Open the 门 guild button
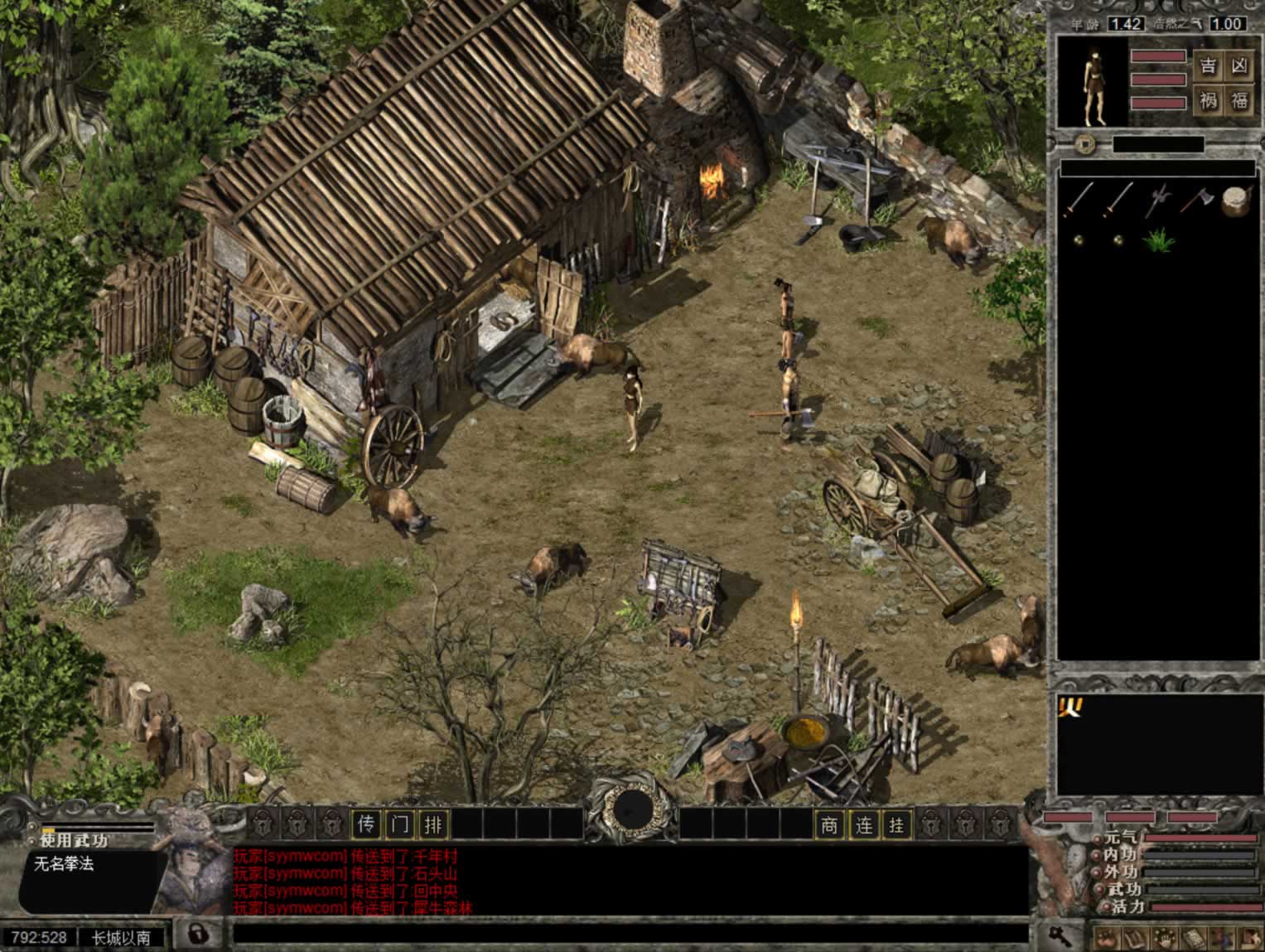Viewport: 1265px width, 952px height. [x=399, y=824]
